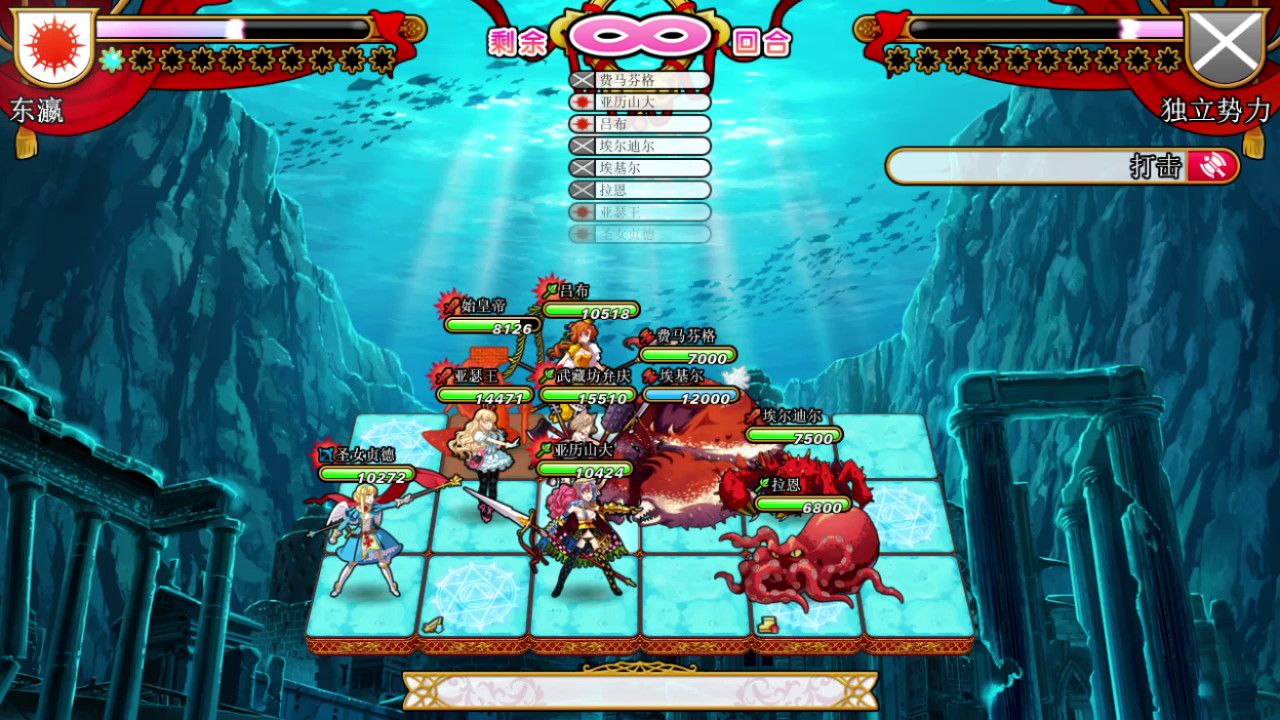
Task: Choose the 亚历山大 turn order entry
Action: (x=640, y=102)
